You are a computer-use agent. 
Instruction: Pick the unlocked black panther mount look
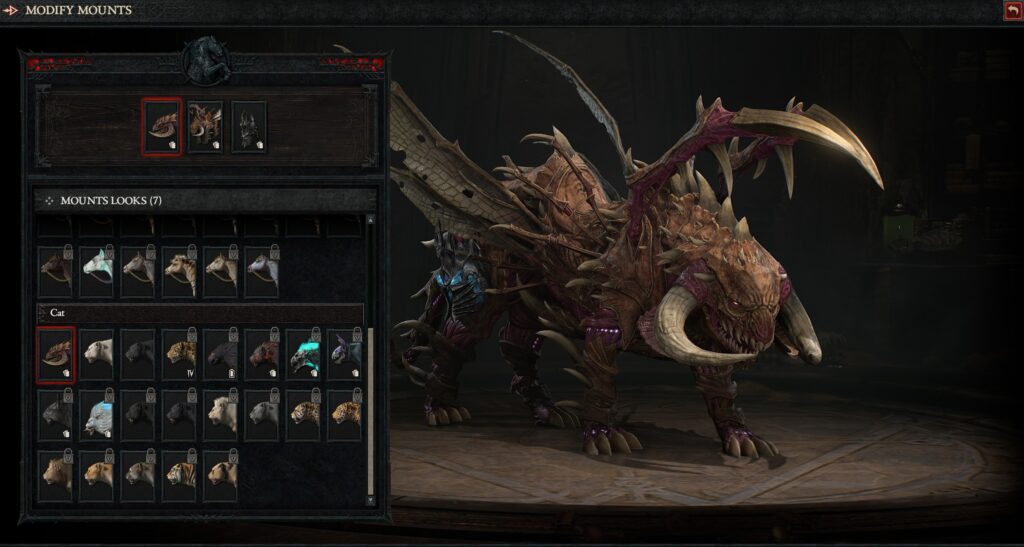[139, 354]
